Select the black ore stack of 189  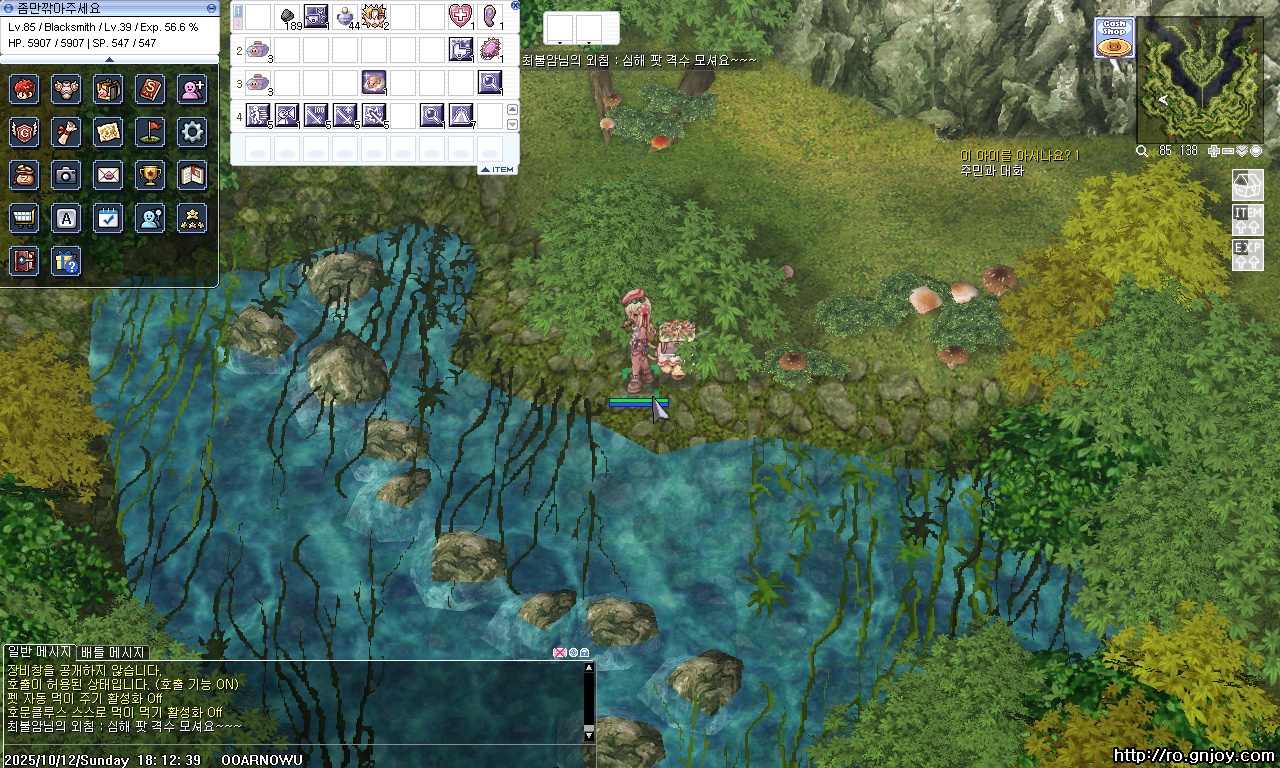(x=288, y=16)
